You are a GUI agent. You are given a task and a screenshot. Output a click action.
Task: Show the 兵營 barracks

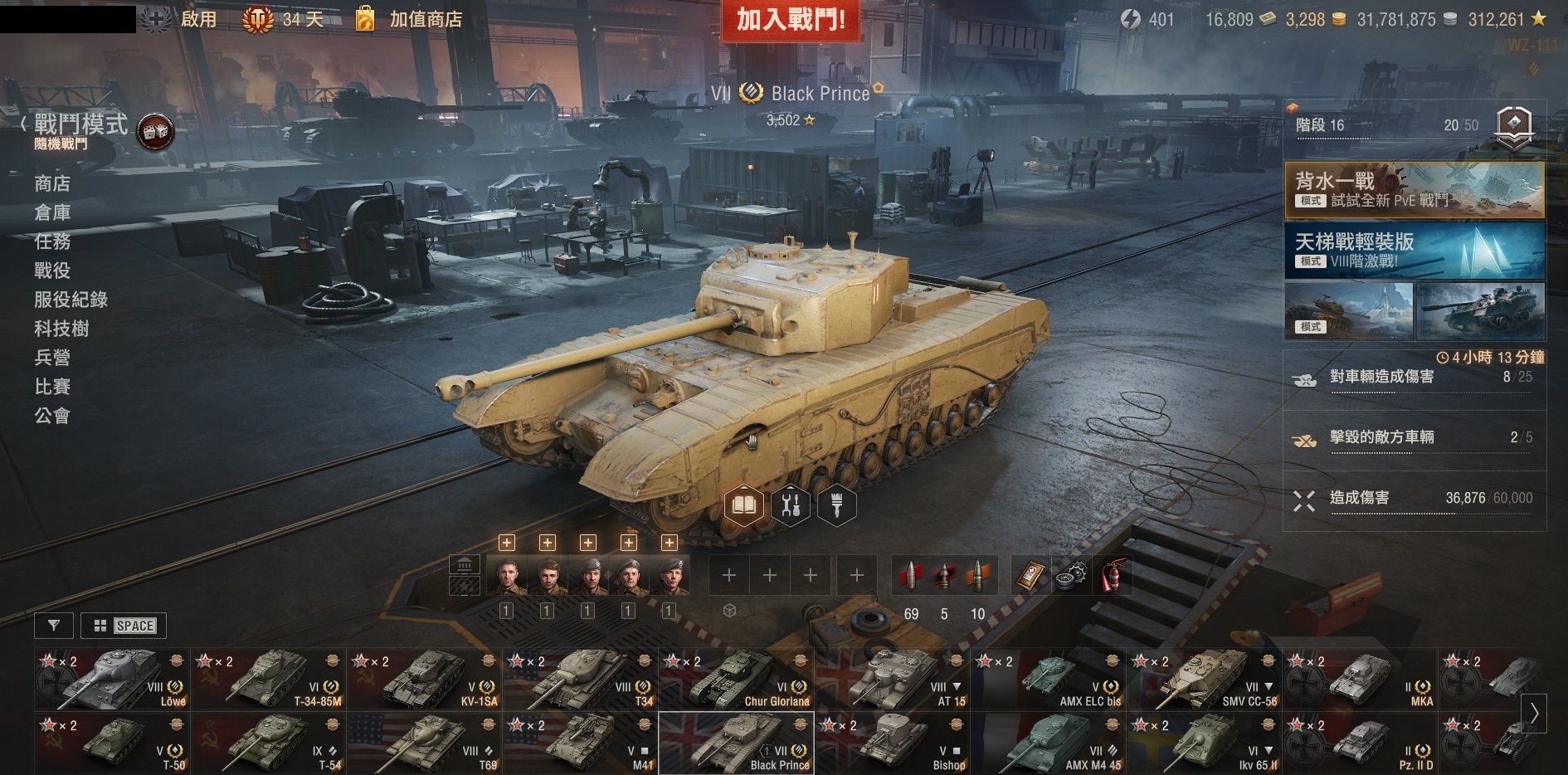pos(52,358)
